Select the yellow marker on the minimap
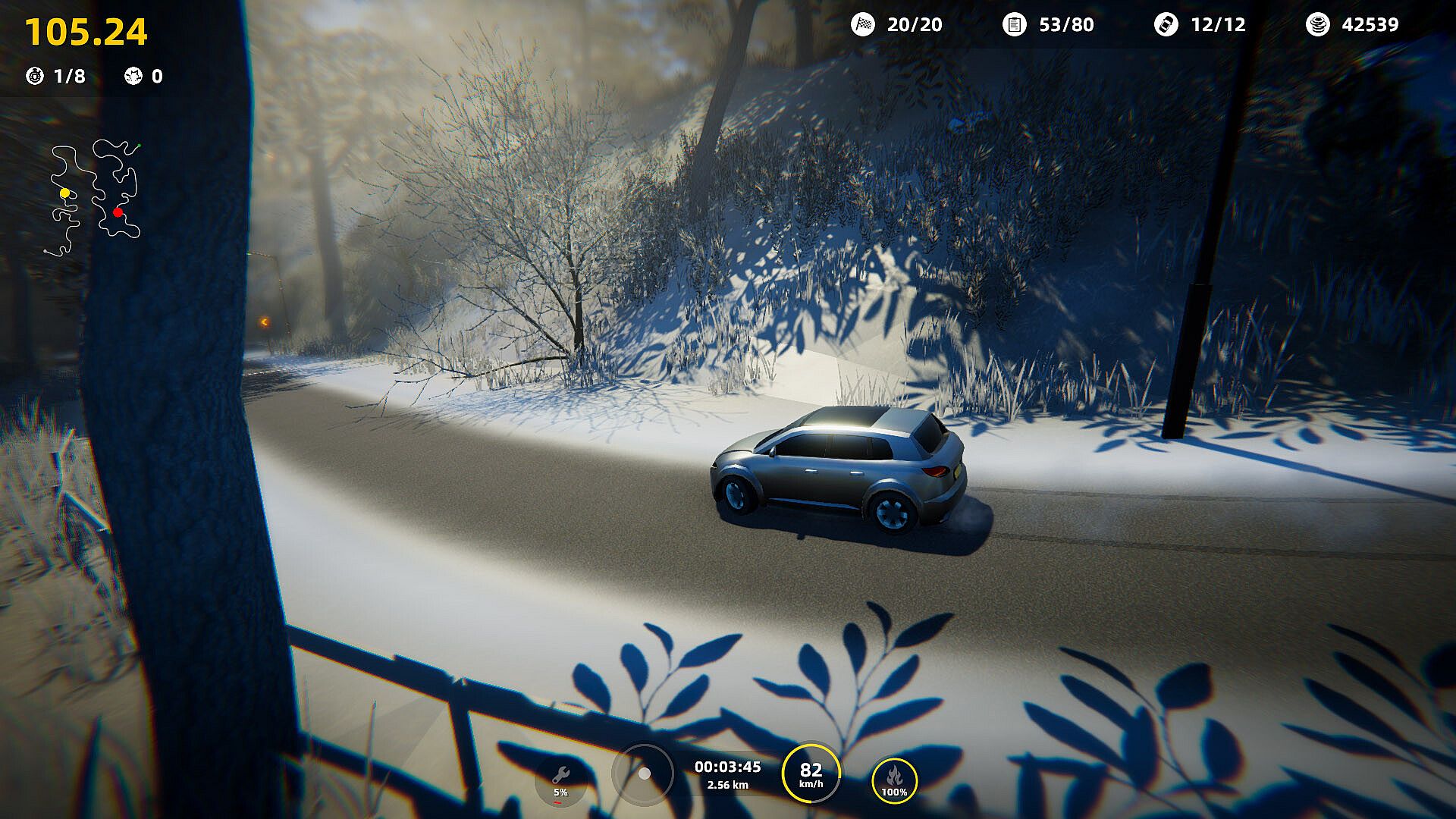Image resolution: width=1456 pixels, height=819 pixels. tap(65, 193)
